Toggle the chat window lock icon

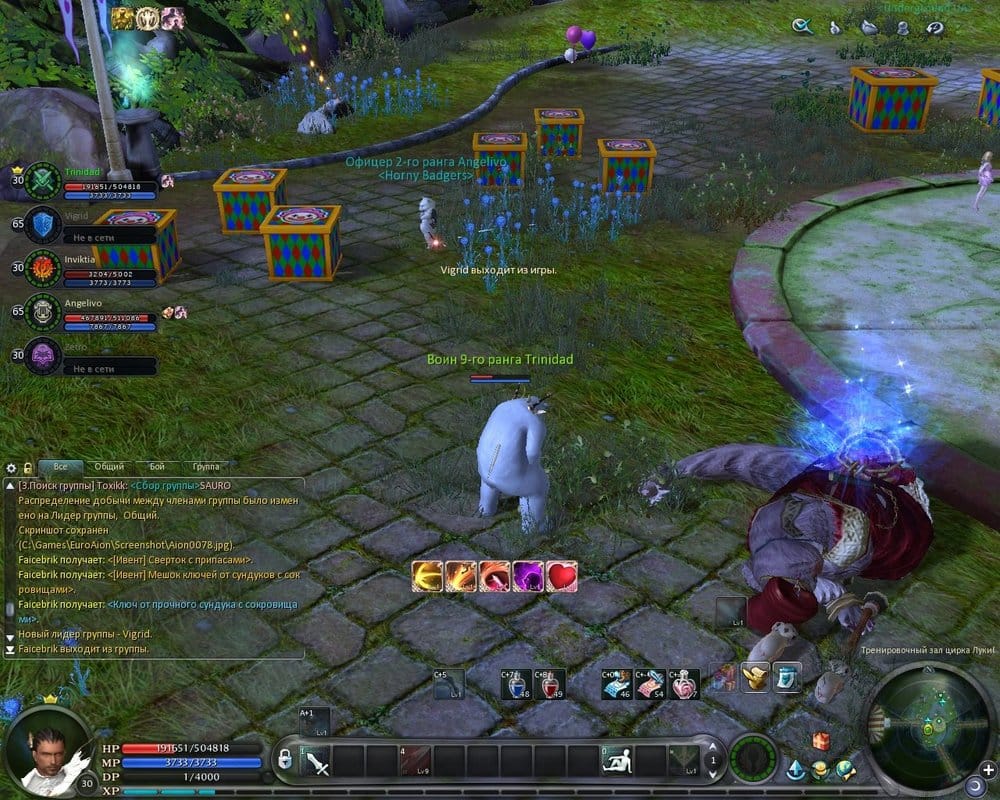27,467
